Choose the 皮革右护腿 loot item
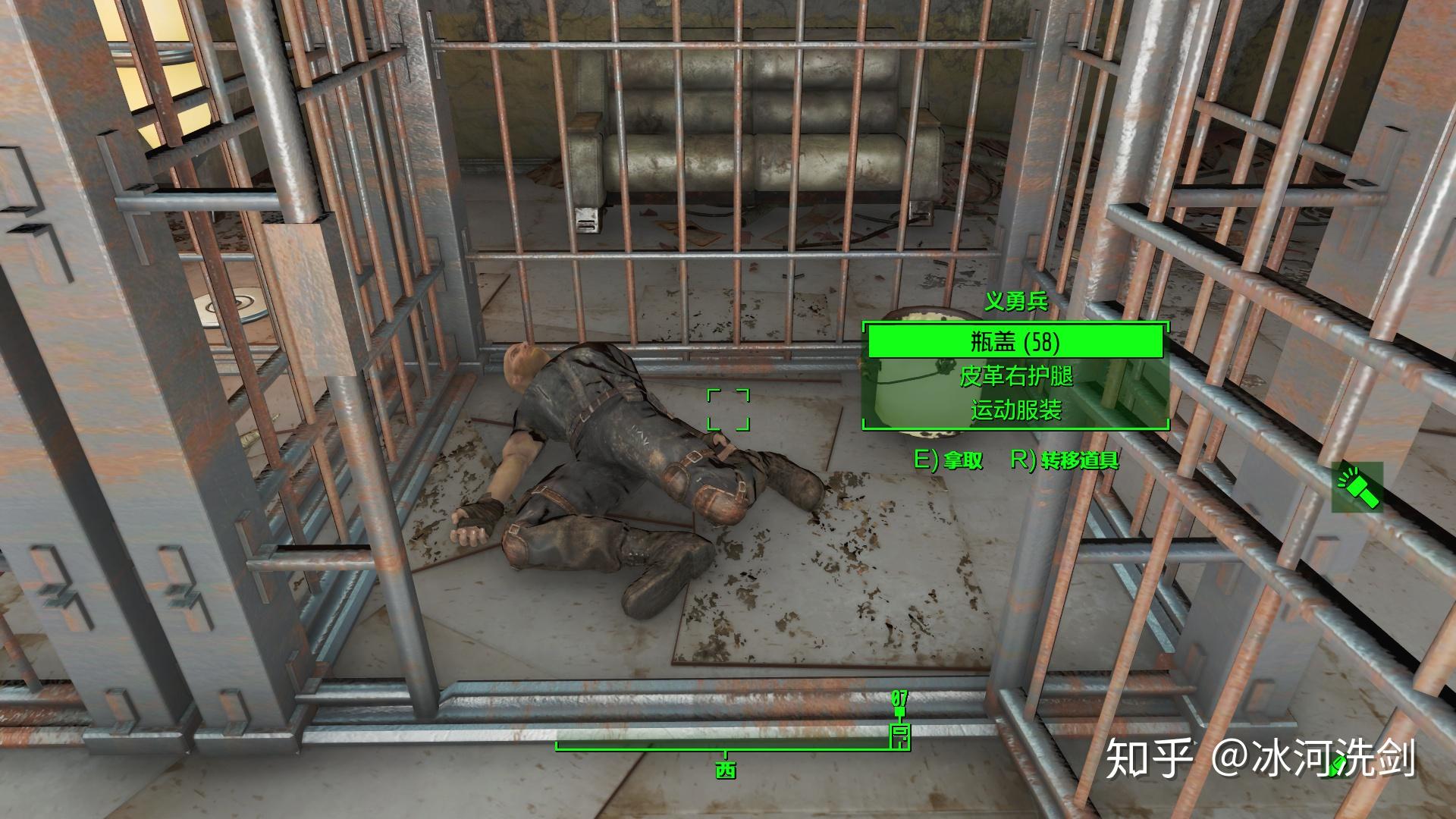 (1015, 376)
